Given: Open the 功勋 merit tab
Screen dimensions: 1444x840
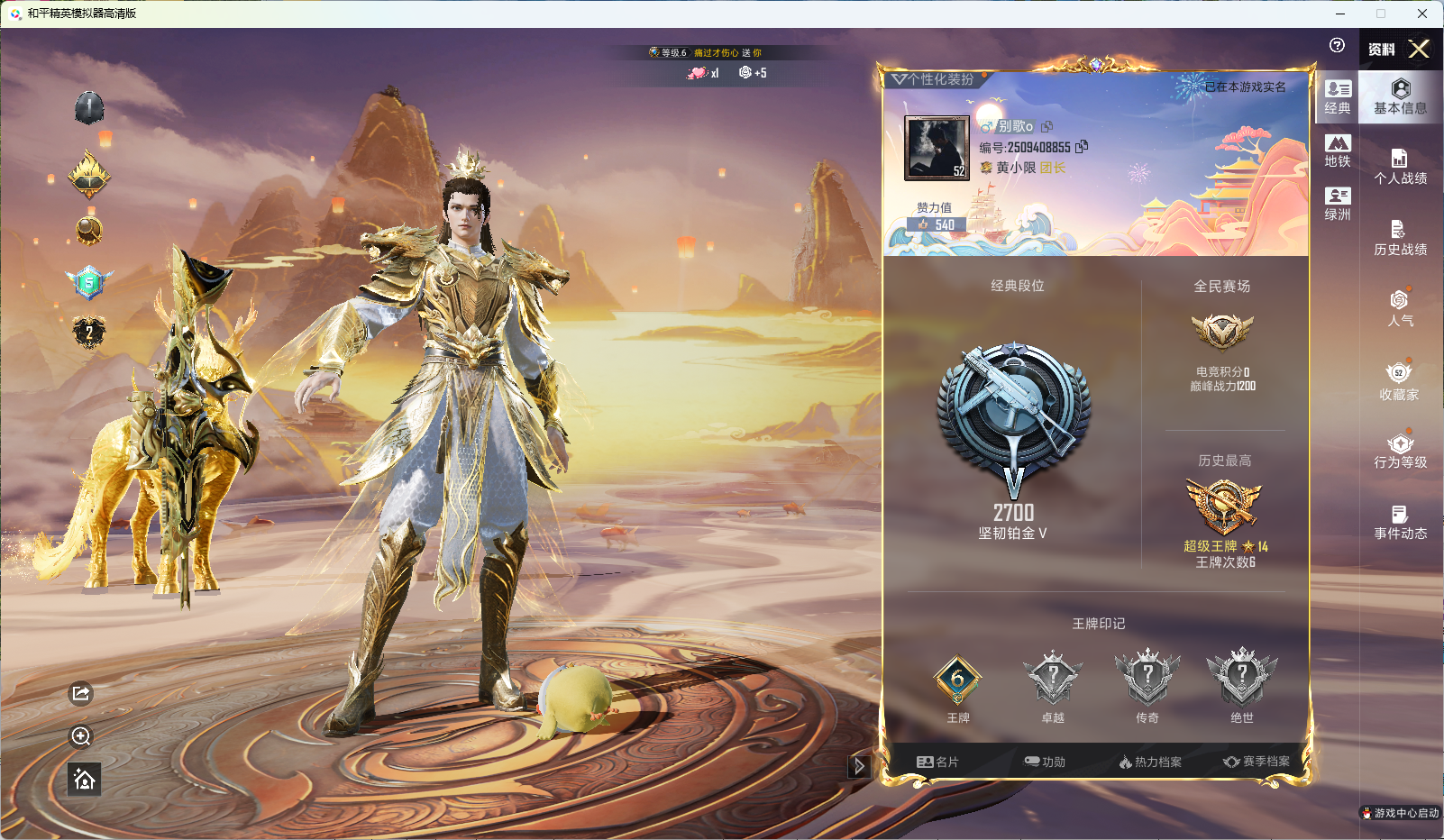Looking at the screenshot, I should coord(1045,762).
